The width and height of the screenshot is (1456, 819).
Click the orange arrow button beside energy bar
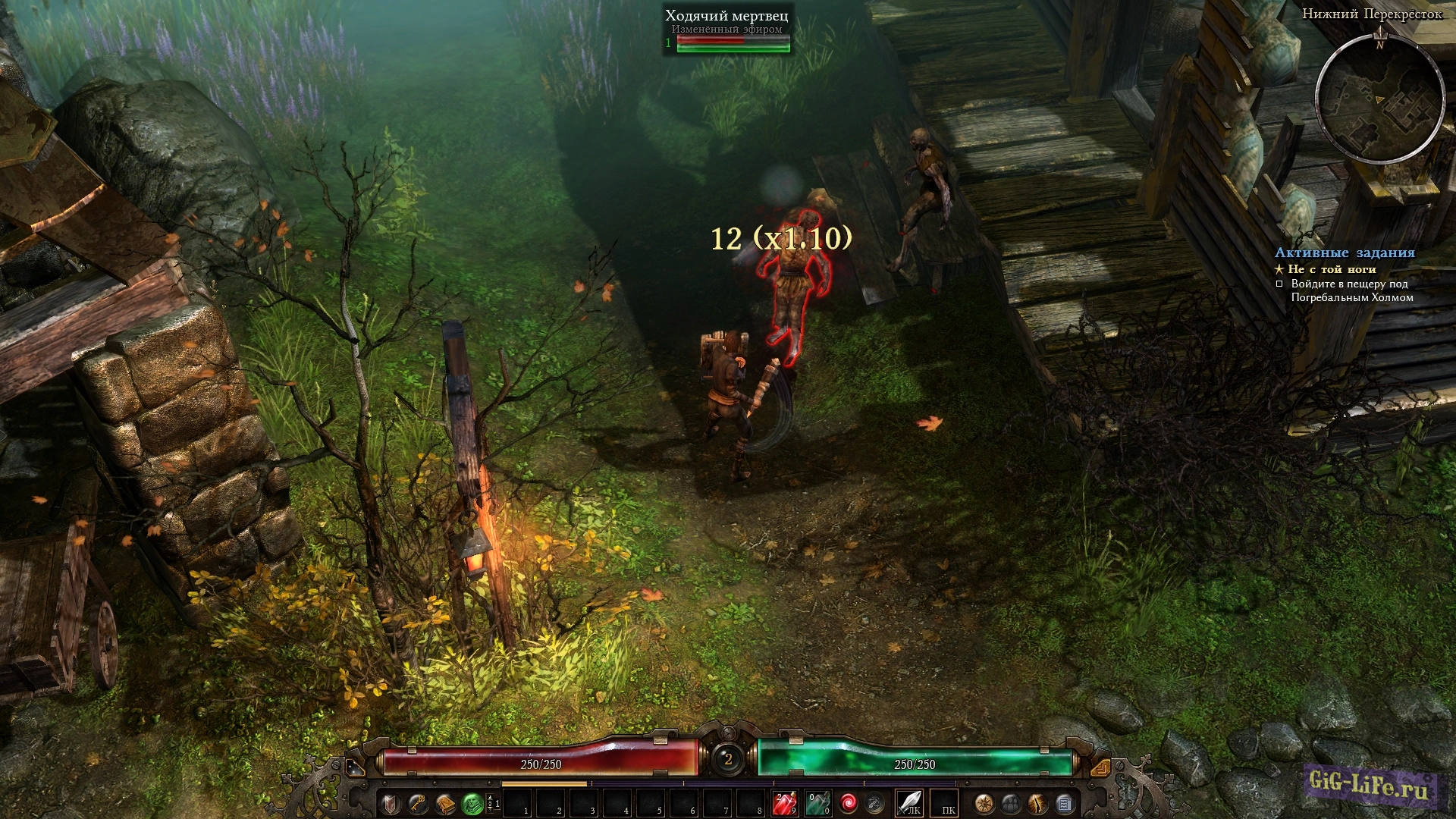tap(1100, 767)
